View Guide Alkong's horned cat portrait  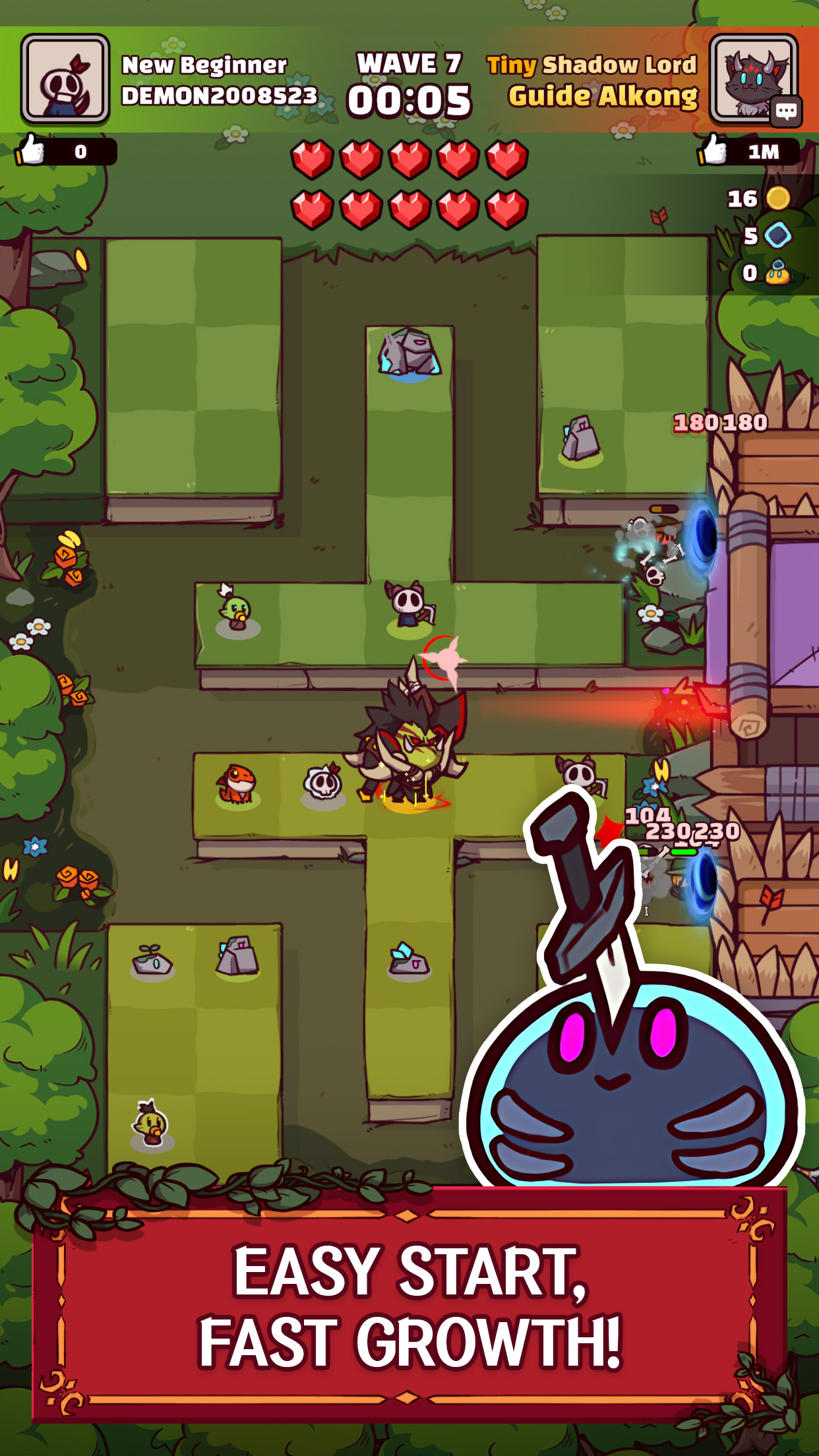750,78
